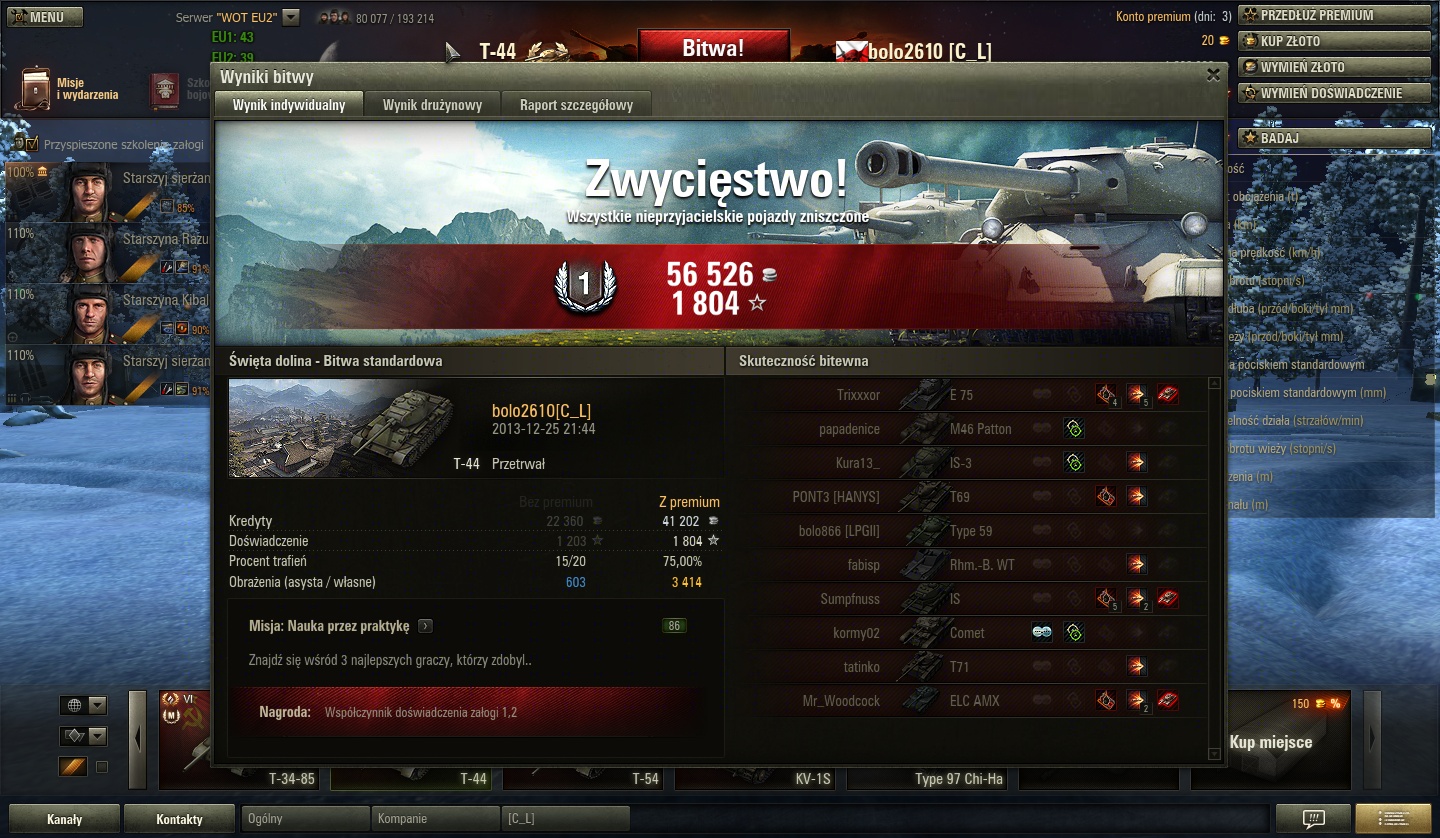The width and height of the screenshot is (1440, 838).
Task: Choose the Wymień Złoto button
Action: coord(1334,67)
